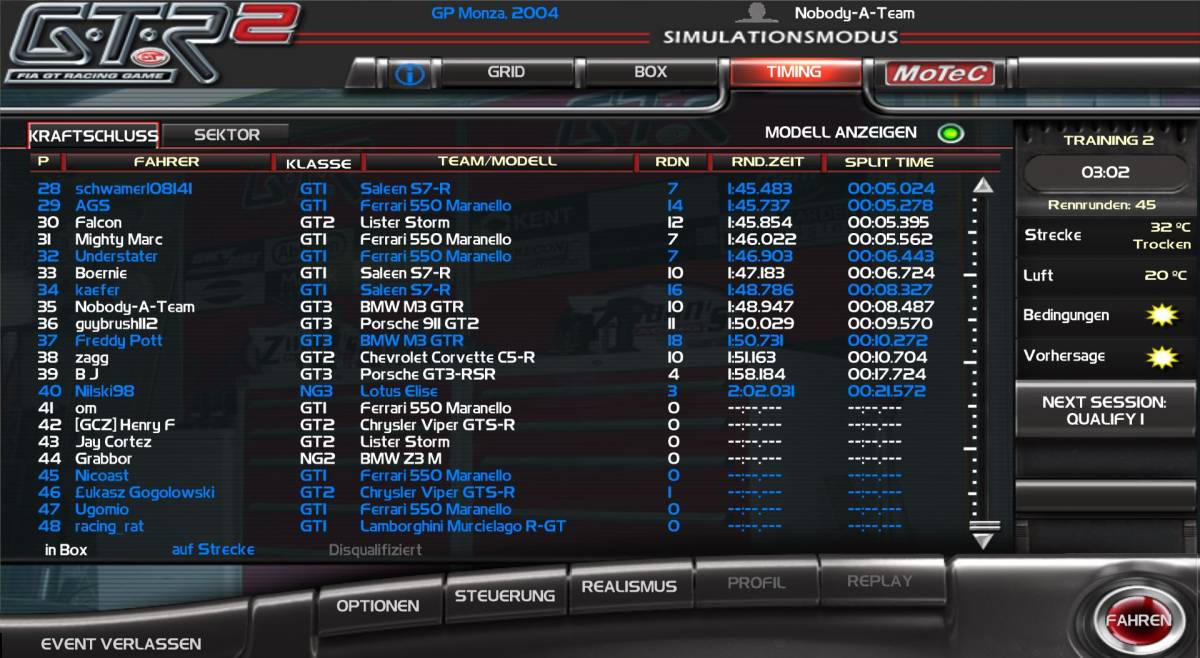Viewport: 1200px width, 658px height.
Task: Click the scroll up arrow of the driver list
Action: pyautogui.click(x=983, y=186)
